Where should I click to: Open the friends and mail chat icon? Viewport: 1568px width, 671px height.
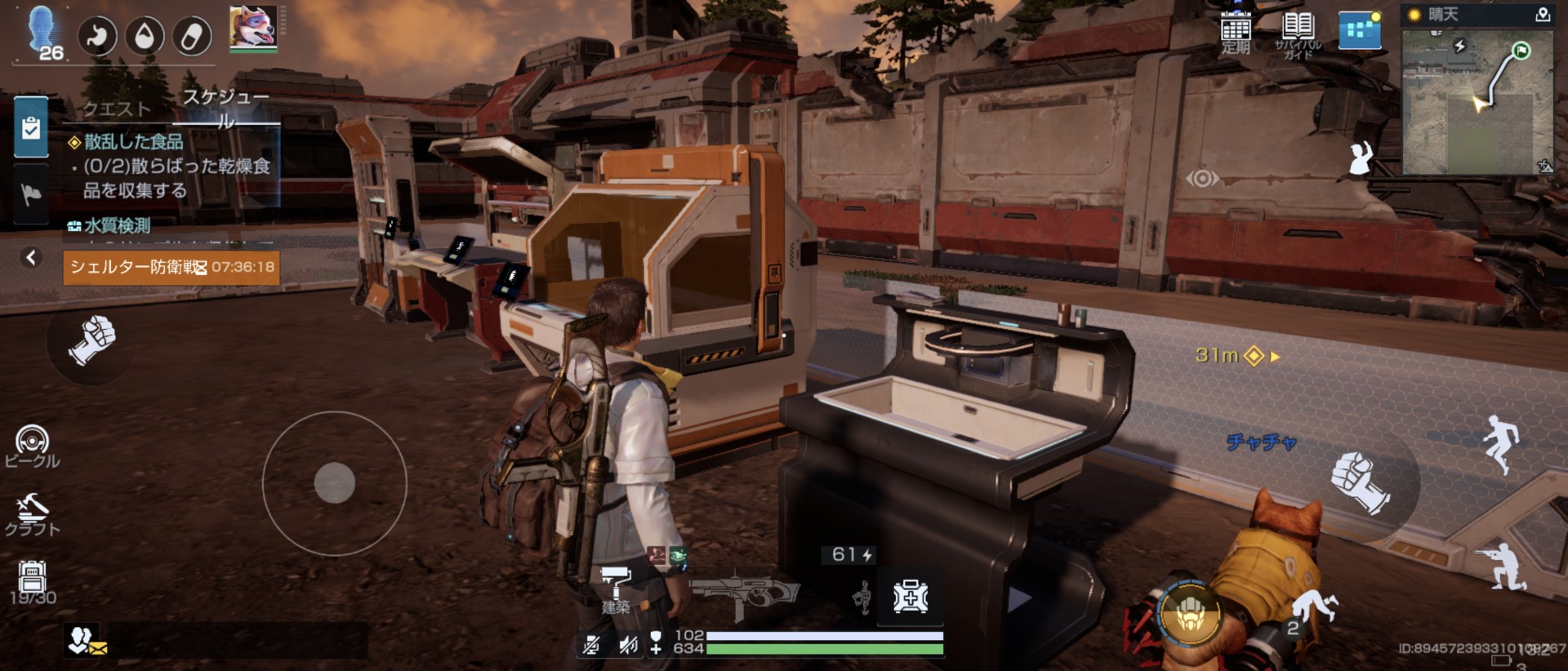pyautogui.click(x=86, y=641)
